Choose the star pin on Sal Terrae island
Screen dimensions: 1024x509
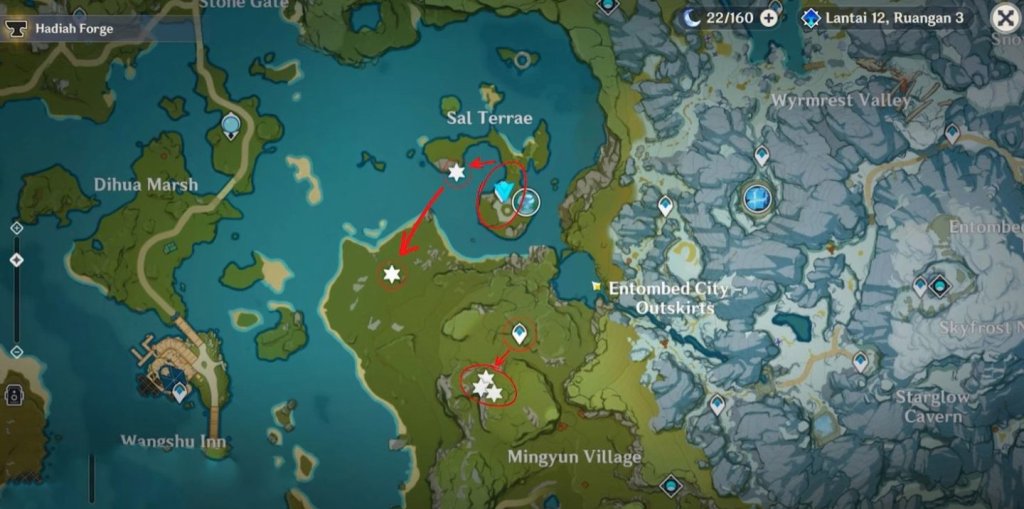click(456, 173)
